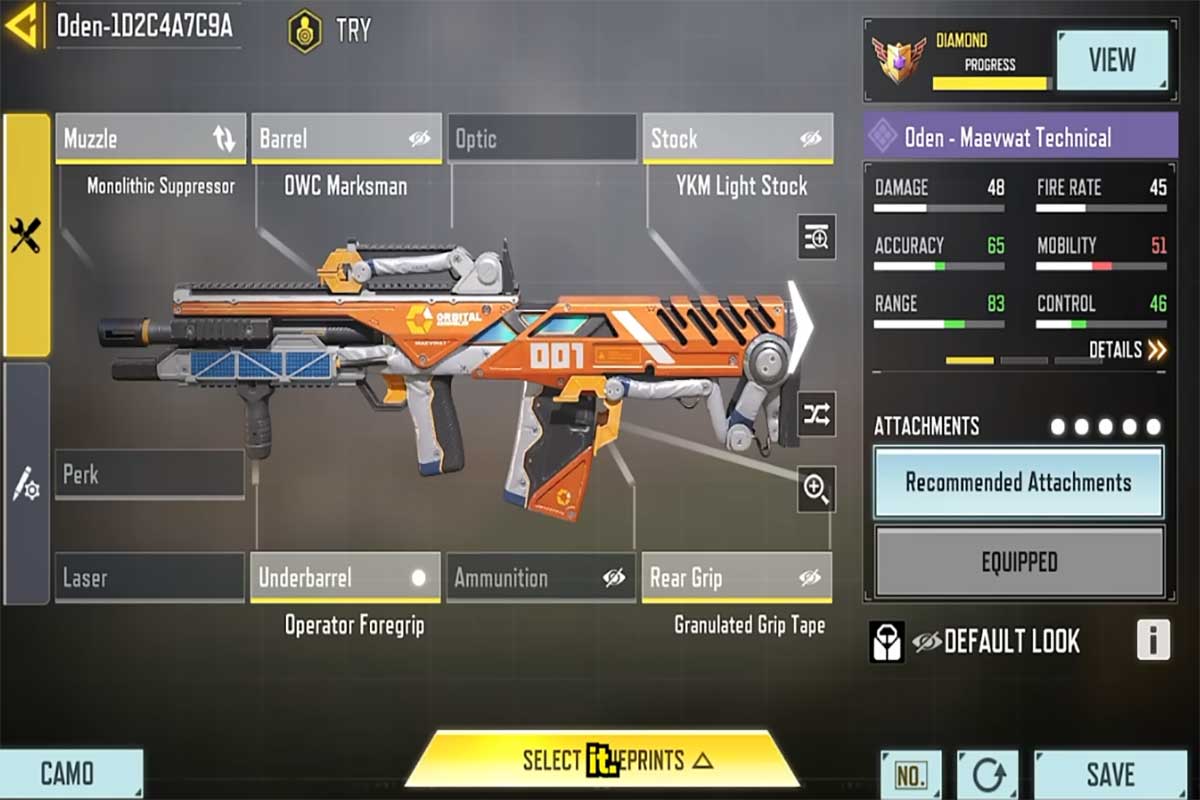Choose the empty Optic slot
This screenshot has width=1200, height=800.
[541, 139]
